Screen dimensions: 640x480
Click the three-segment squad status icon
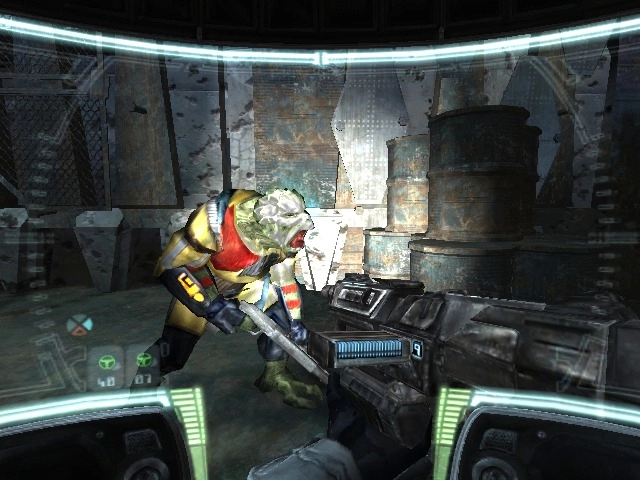(78, 324)
